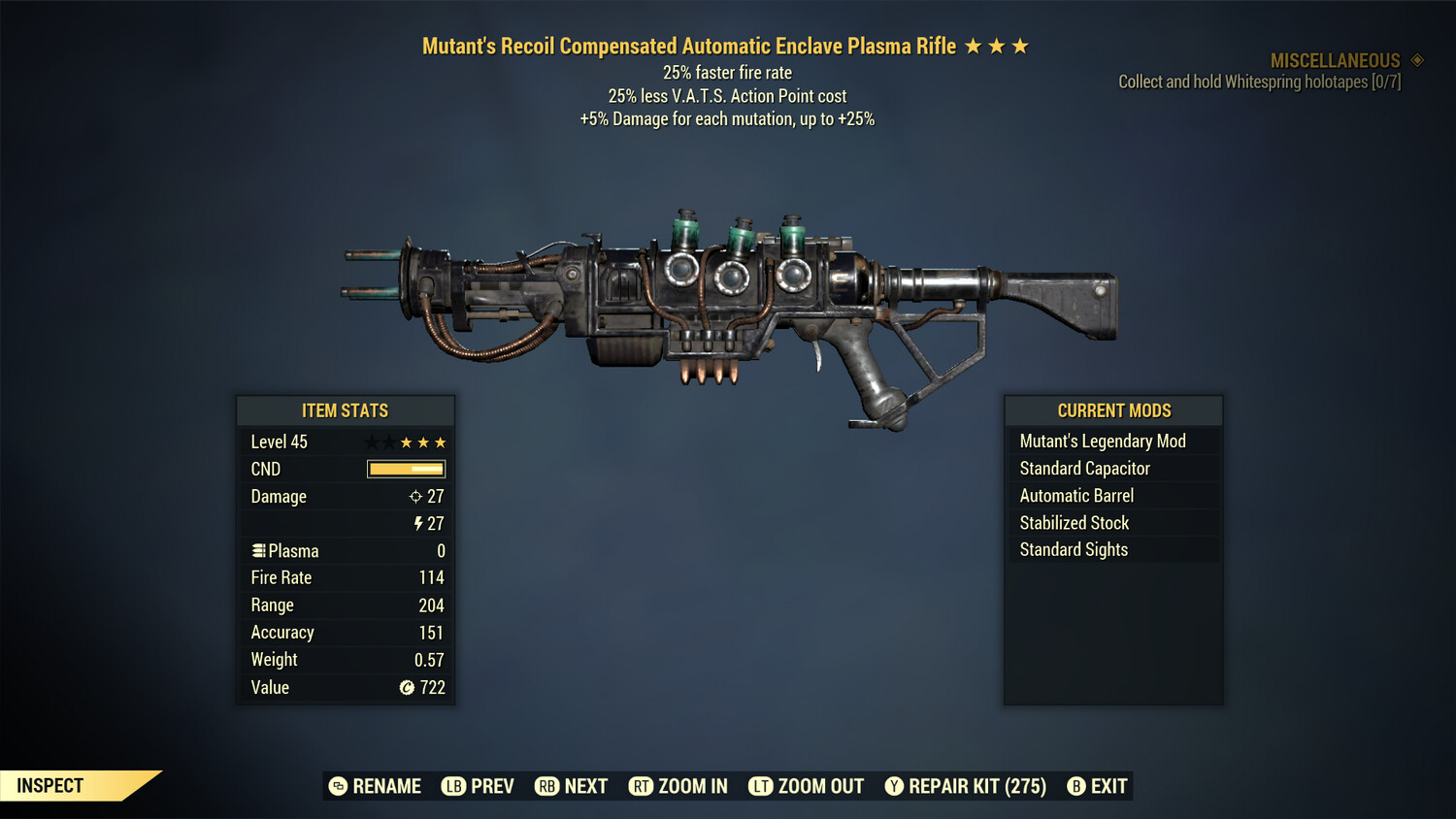
Task: Toggle the first dimmed star beside Level 45
Action: pos(369,442)
